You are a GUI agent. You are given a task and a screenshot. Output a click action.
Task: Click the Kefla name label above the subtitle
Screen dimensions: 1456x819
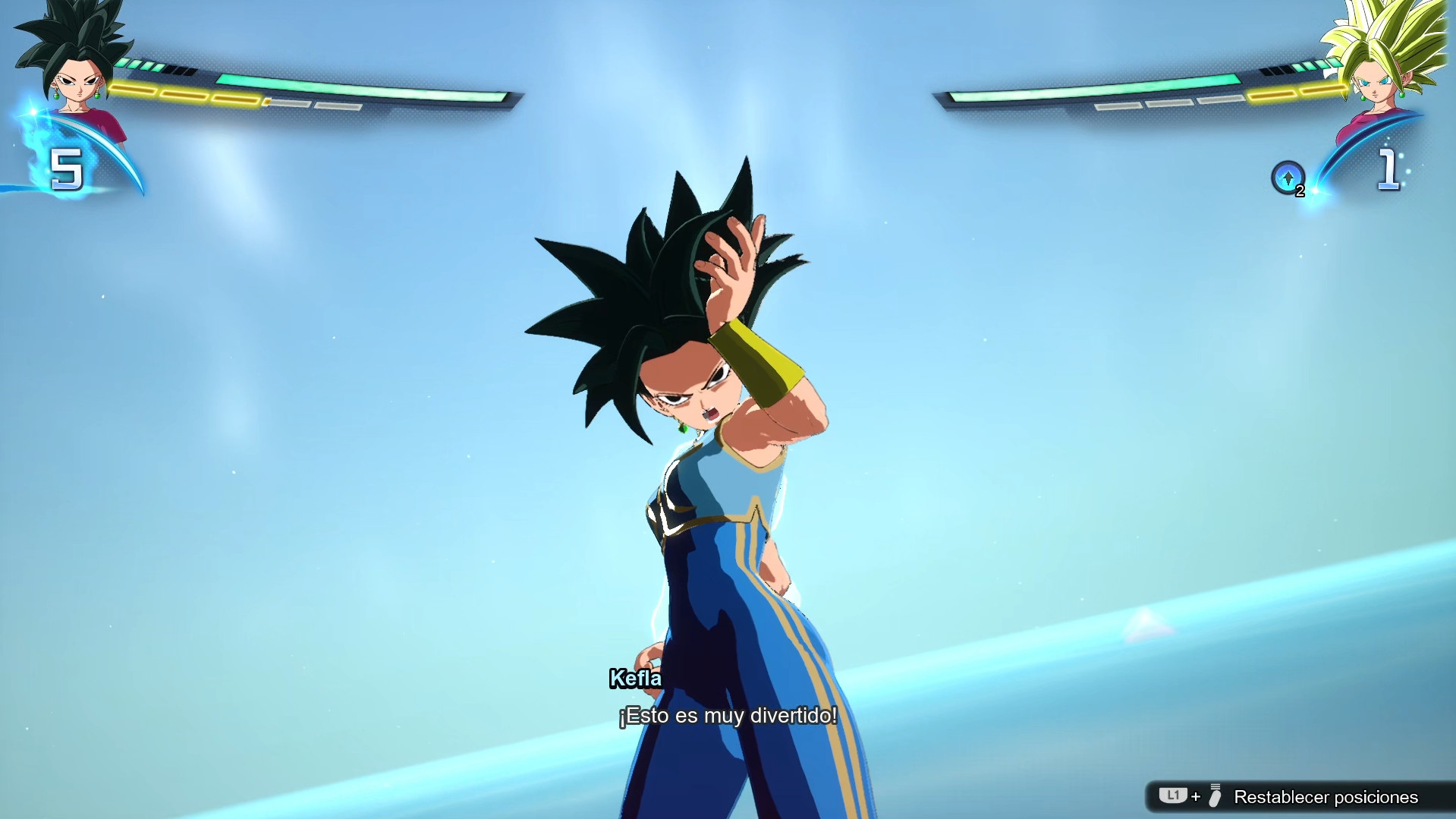[635, 679]
